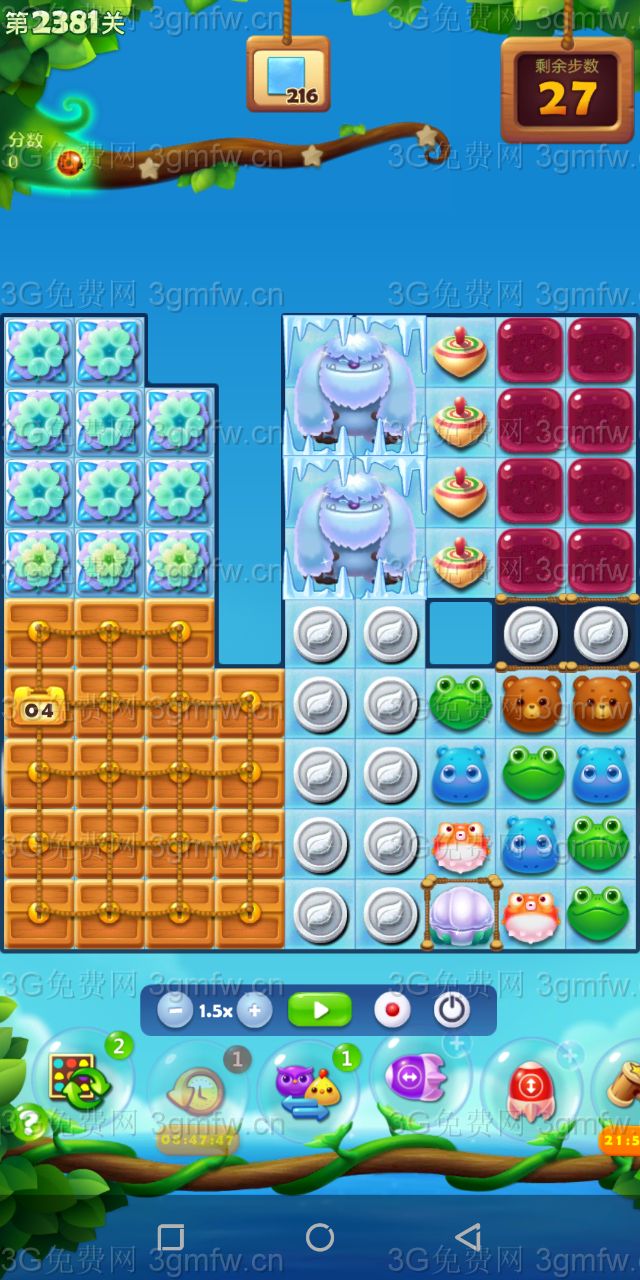Go back with the Android back button
Image resolution: width=640 pixels, height=1280 pixels.
coord(468,1237)
